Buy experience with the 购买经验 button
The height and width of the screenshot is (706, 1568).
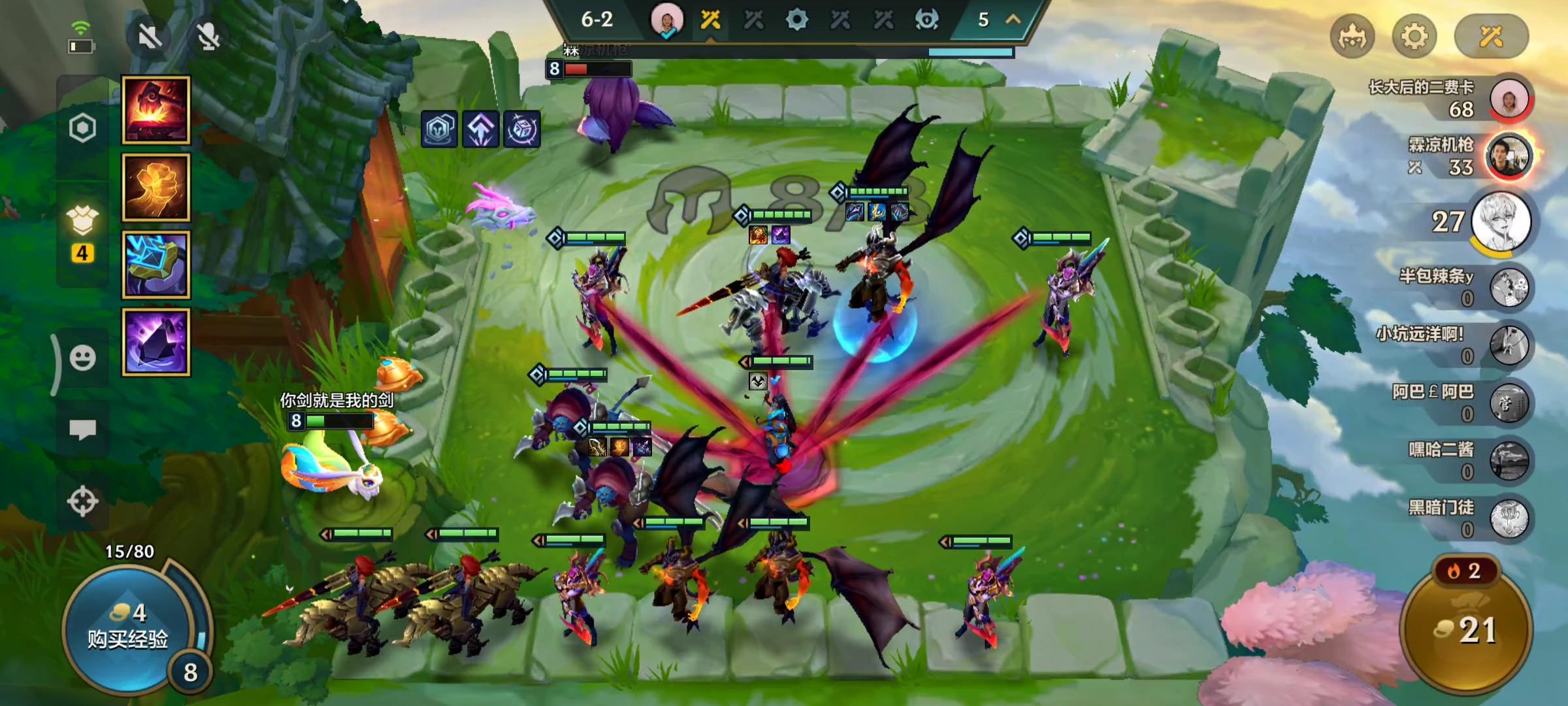pos(127,628)
